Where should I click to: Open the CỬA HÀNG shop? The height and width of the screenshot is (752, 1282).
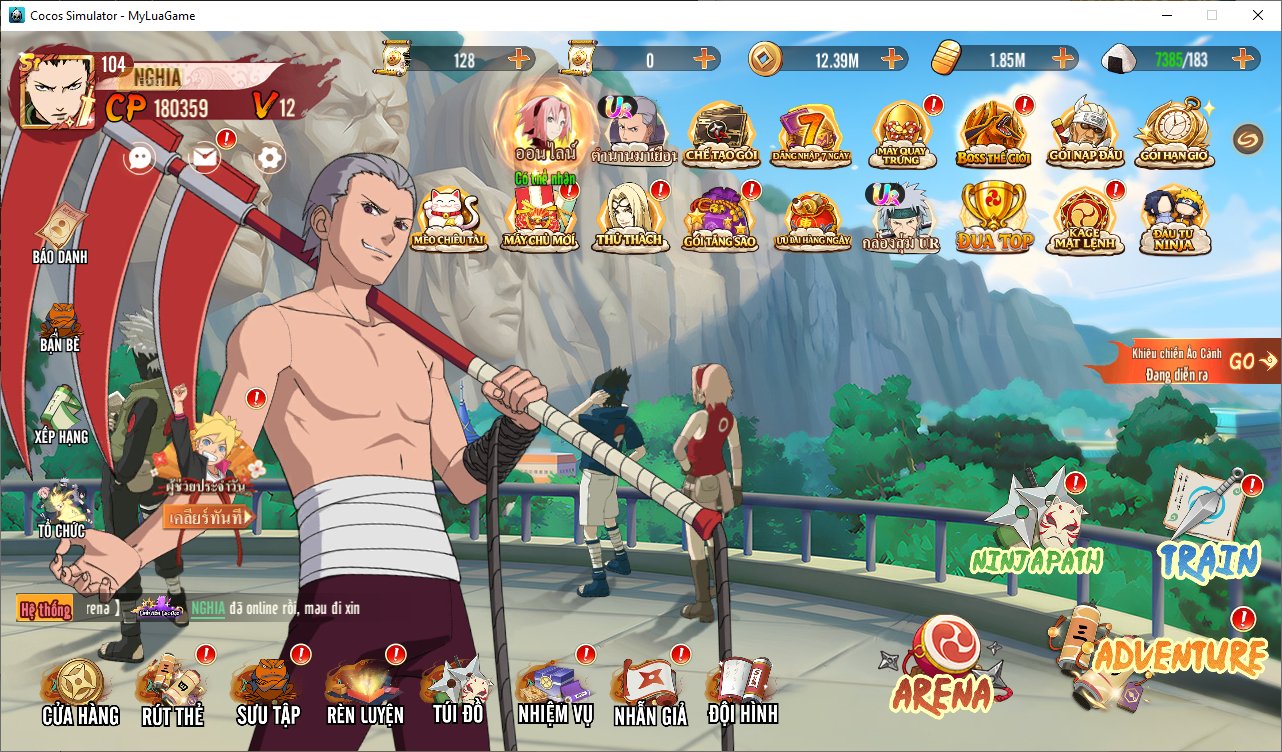79,690
